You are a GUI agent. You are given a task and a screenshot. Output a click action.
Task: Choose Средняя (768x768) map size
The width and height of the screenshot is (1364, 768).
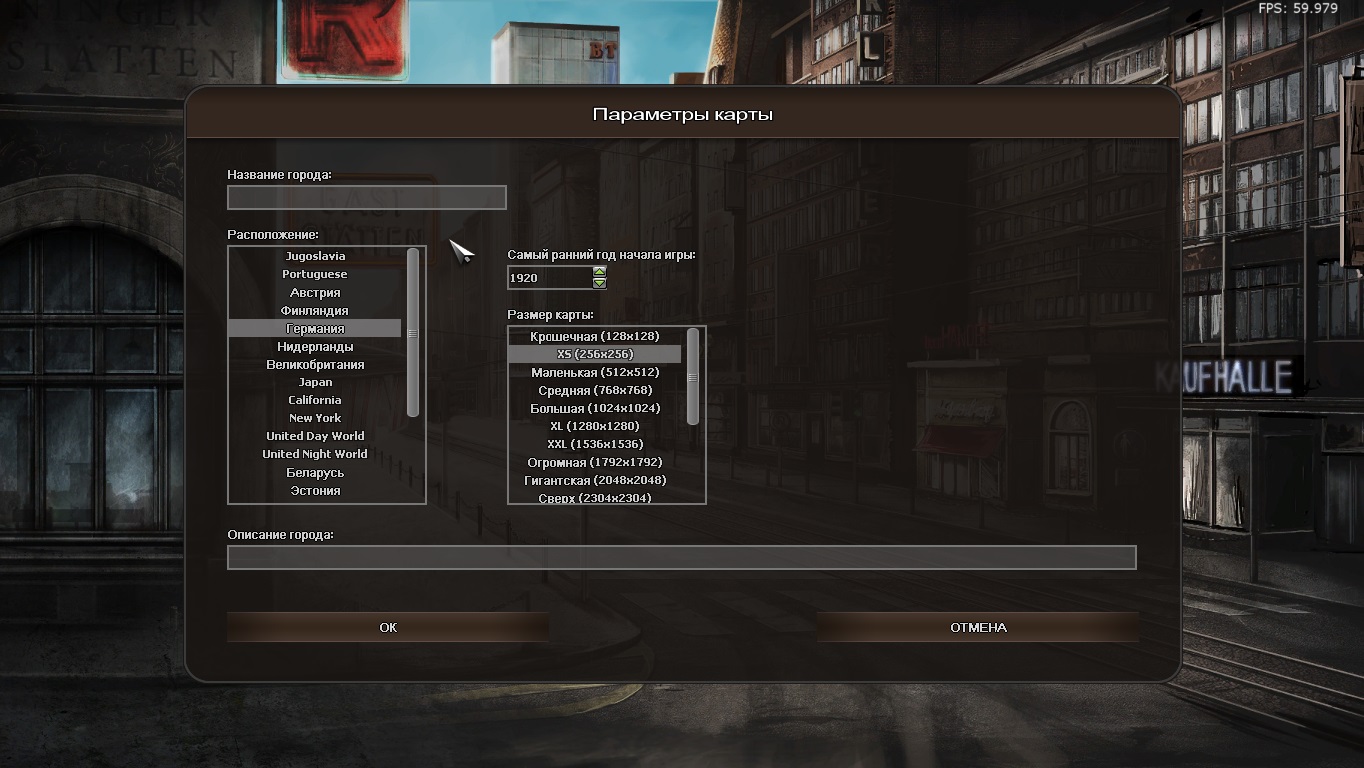coord(594,390)
